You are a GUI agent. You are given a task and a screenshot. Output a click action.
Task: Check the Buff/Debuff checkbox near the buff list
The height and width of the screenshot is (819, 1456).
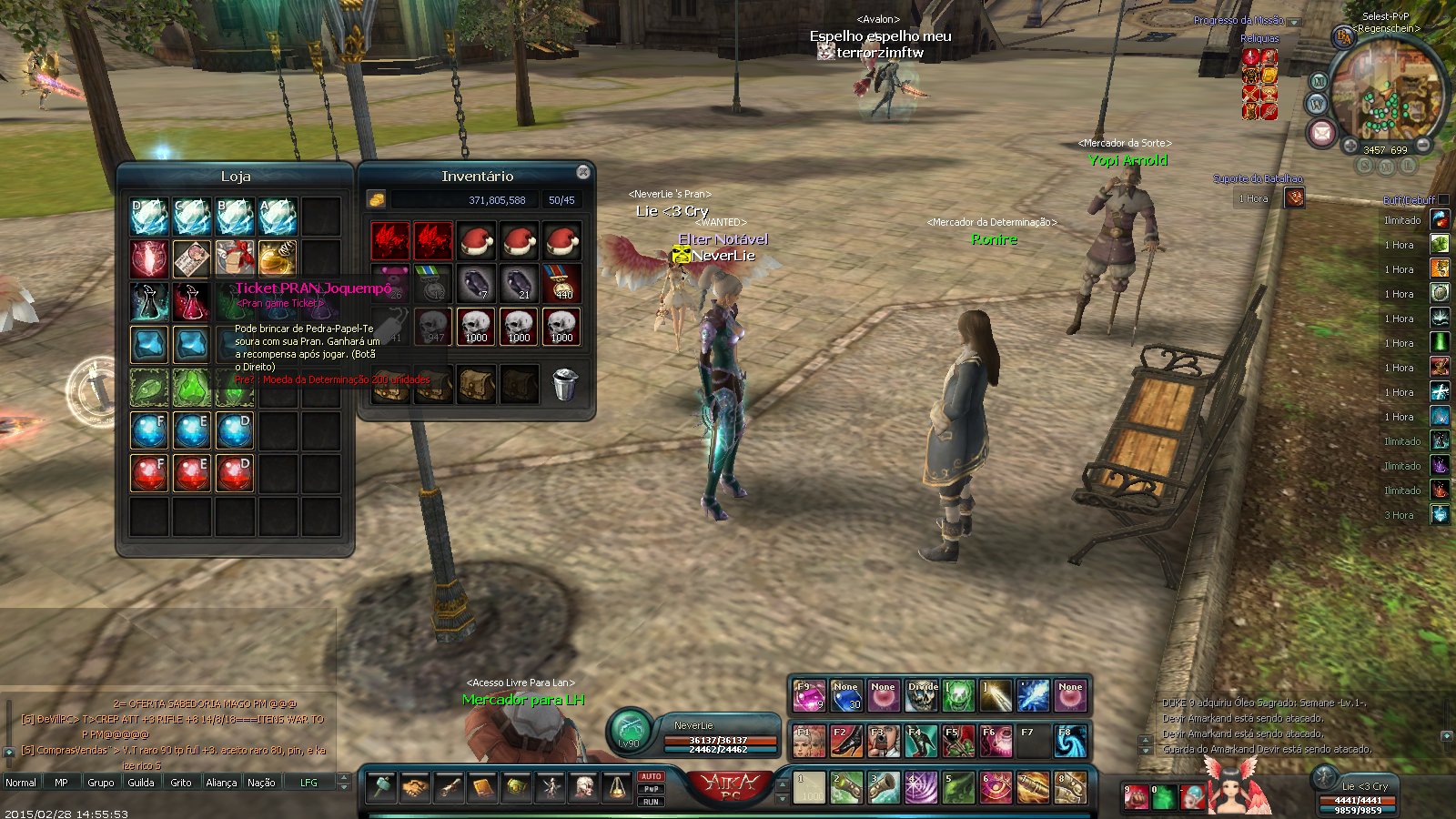tap(1442, 199)
